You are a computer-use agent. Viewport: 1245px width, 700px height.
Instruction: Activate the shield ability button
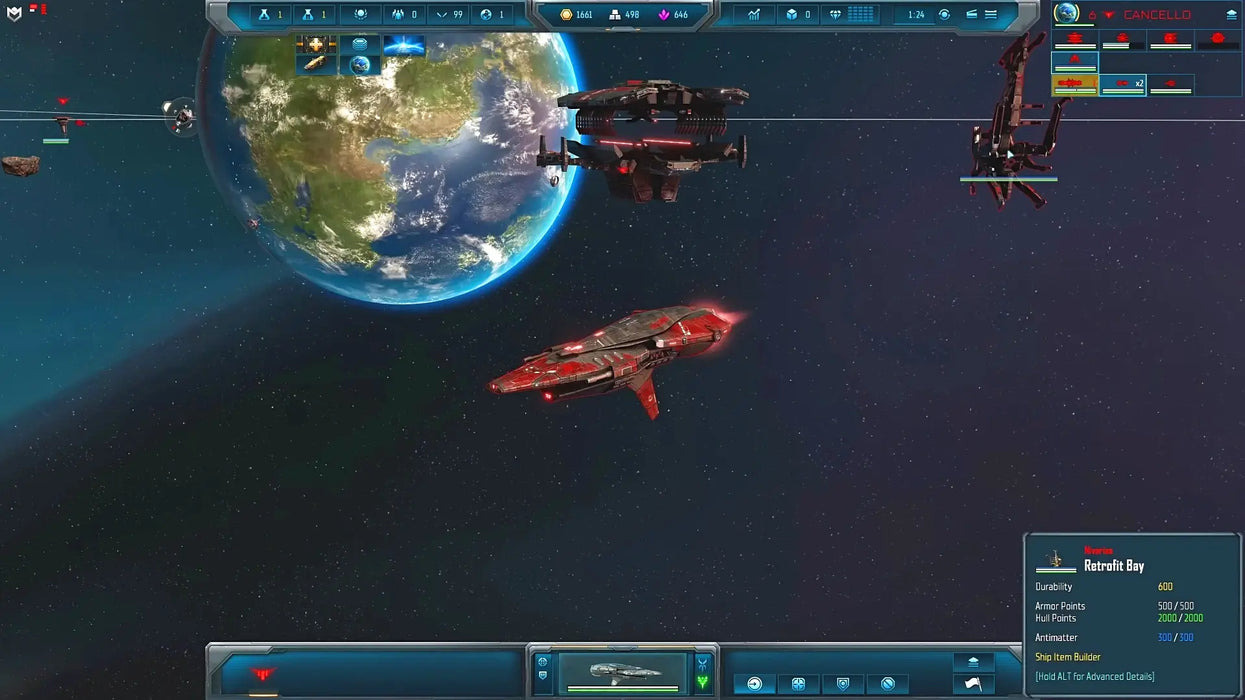tap(843, 684)
